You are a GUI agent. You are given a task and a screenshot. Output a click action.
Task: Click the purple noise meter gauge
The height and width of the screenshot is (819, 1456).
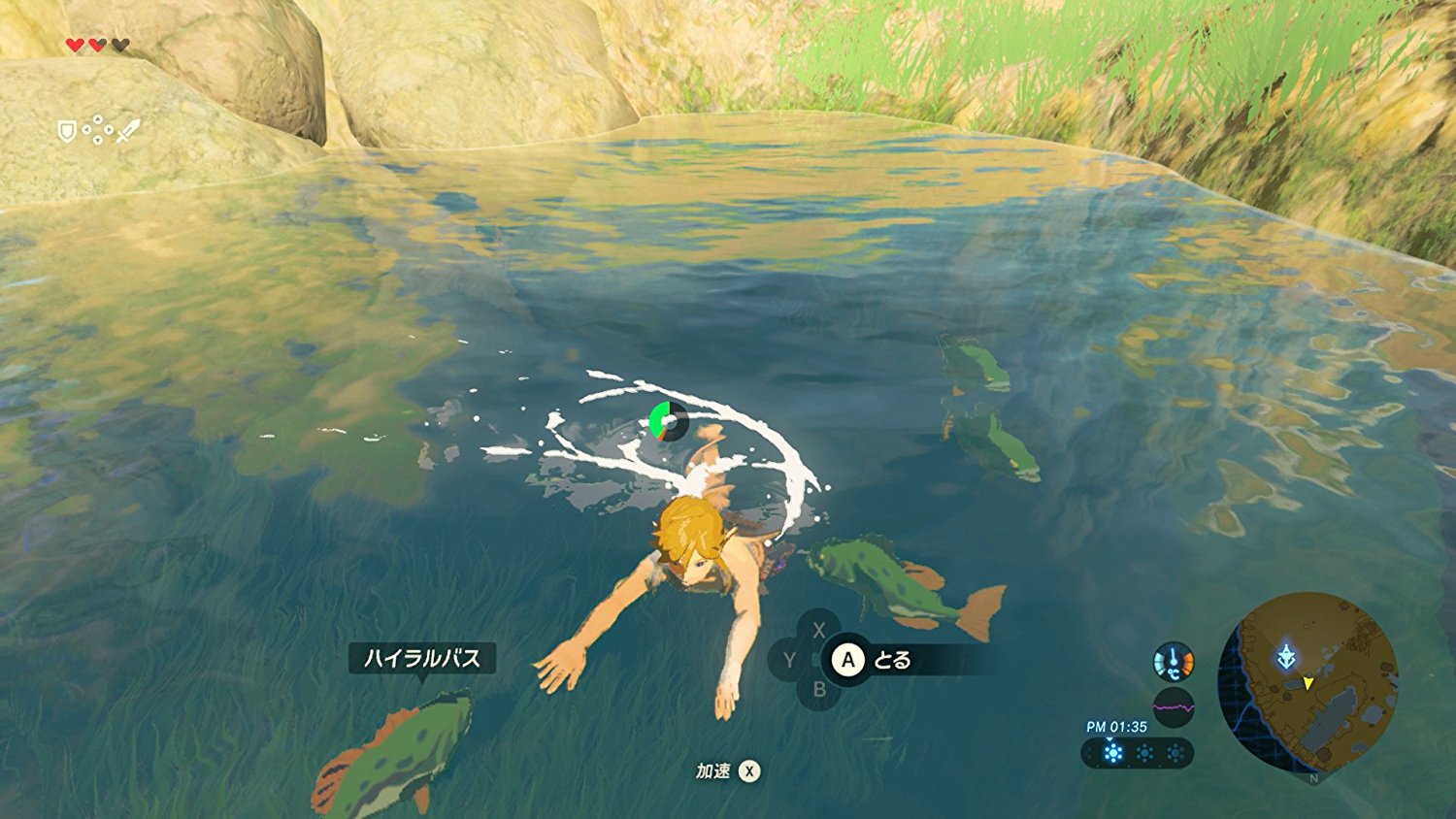tap(1174, 706)
